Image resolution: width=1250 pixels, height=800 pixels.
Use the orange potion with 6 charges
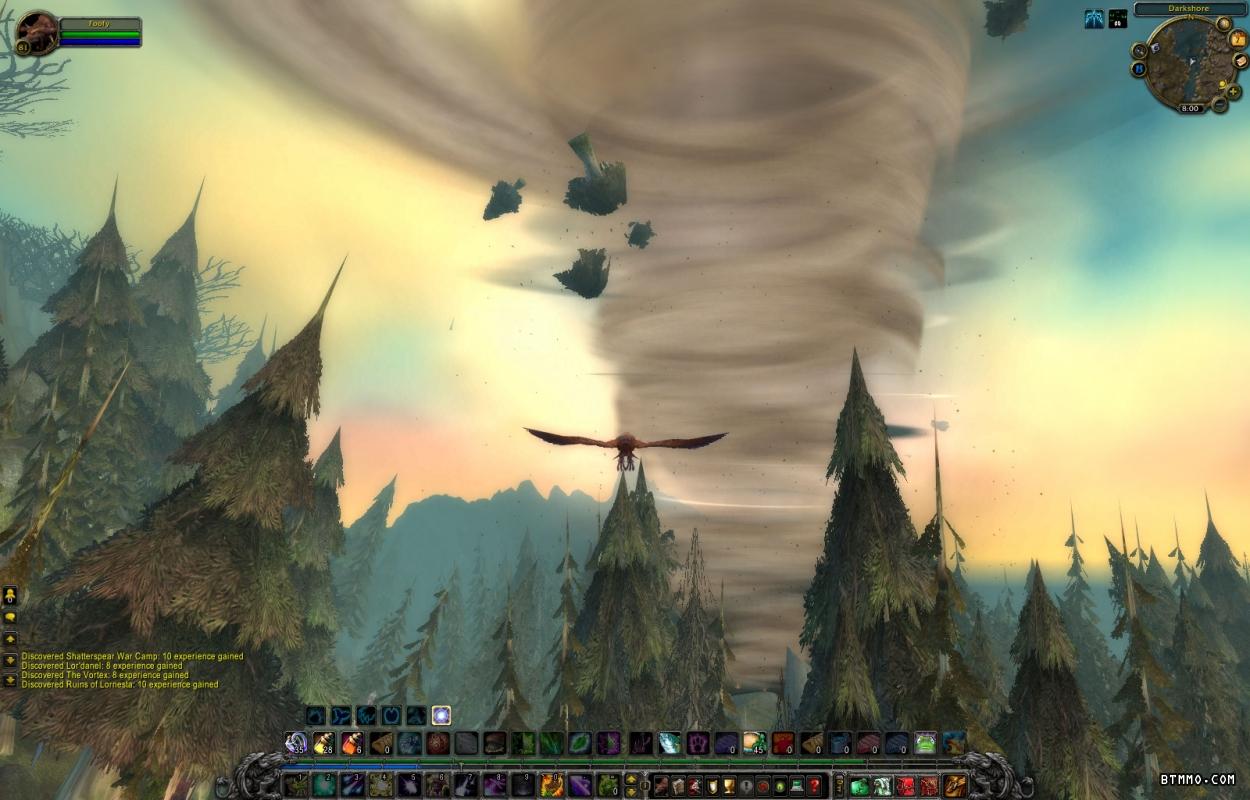351,743
